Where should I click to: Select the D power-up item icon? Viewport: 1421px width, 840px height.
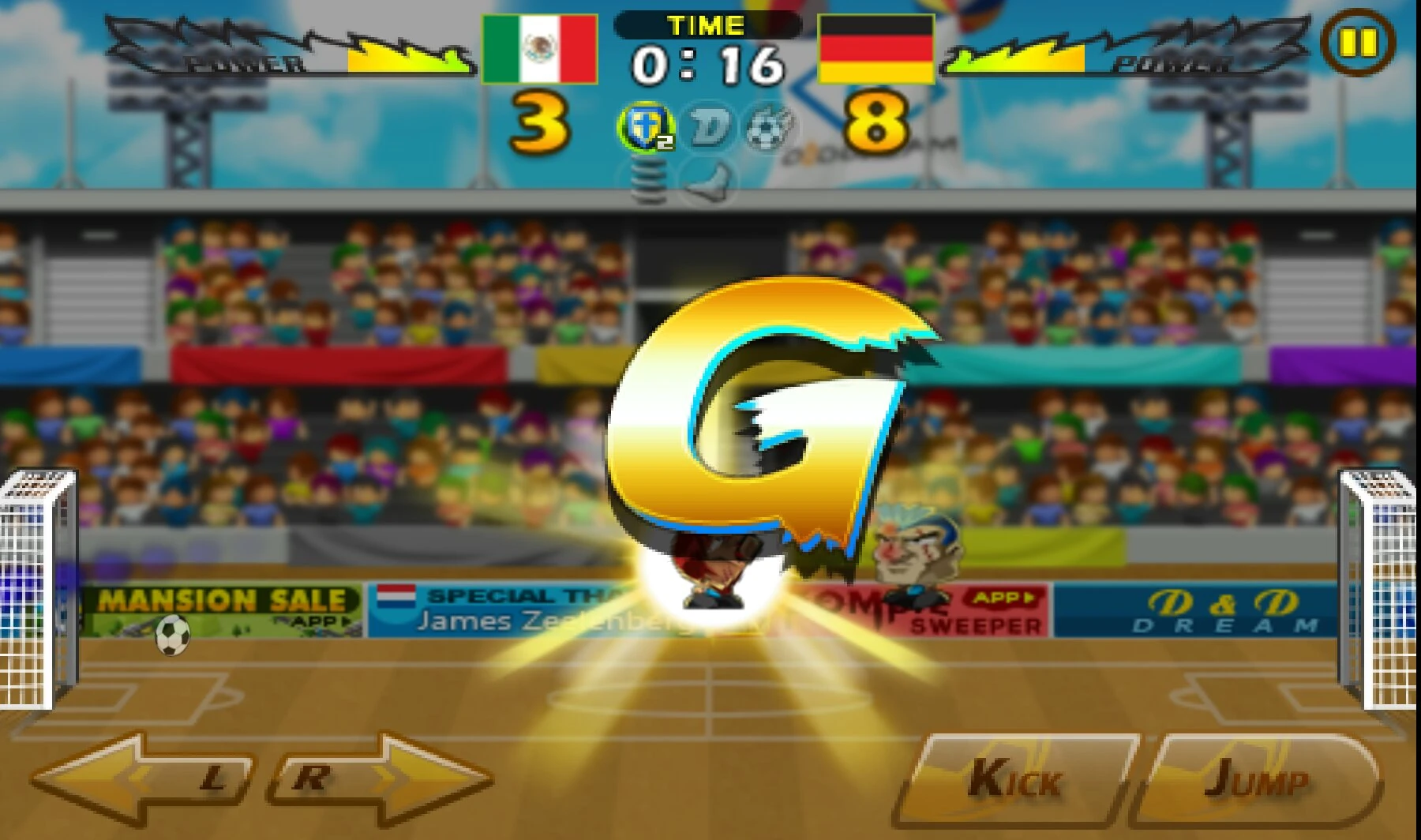[x=710, y=126]
